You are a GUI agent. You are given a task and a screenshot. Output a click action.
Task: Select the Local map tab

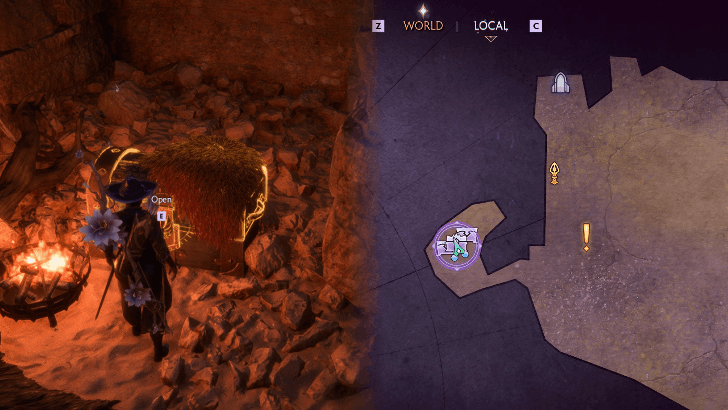[x=491, y=26]
